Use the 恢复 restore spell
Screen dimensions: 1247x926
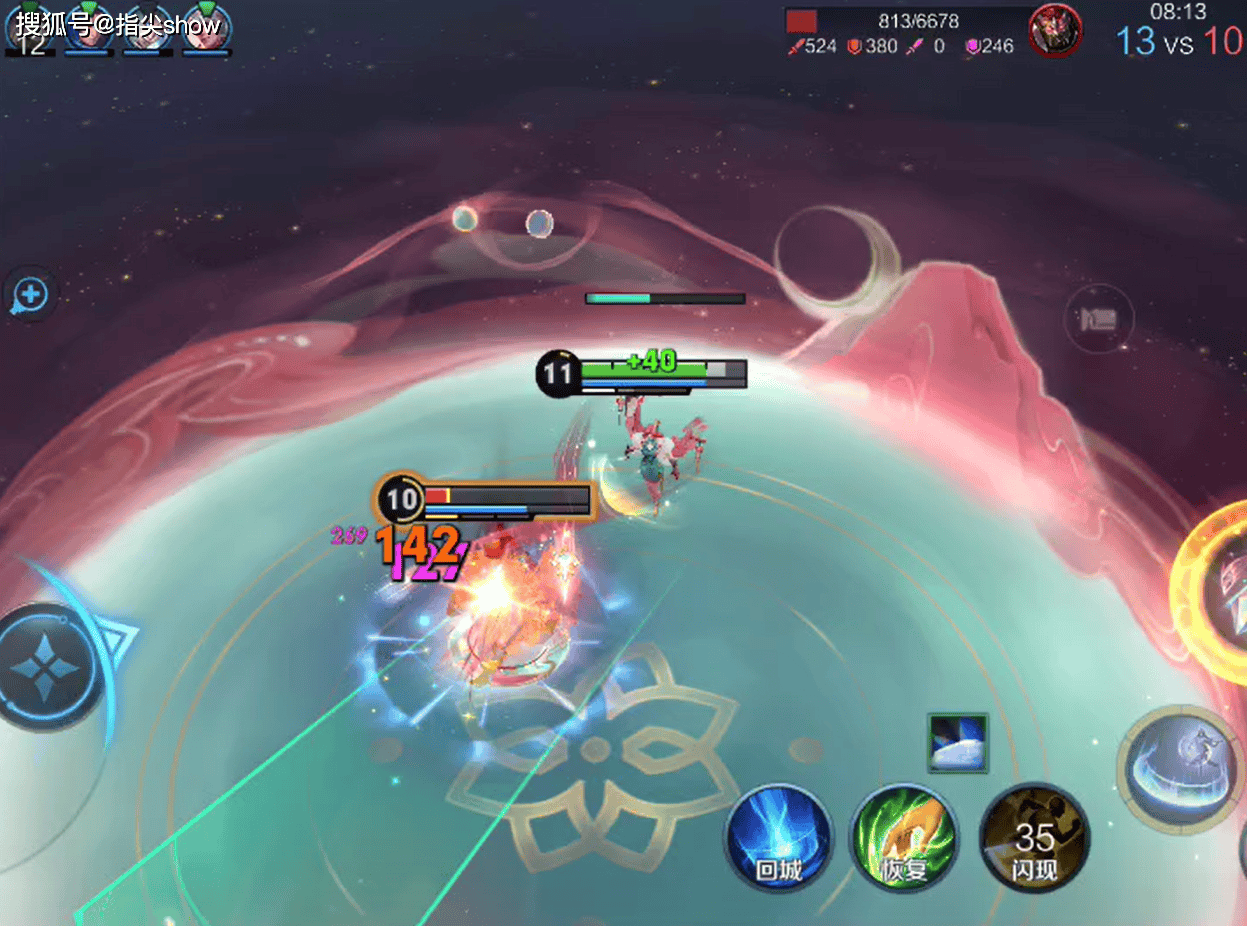pos(904,837)
